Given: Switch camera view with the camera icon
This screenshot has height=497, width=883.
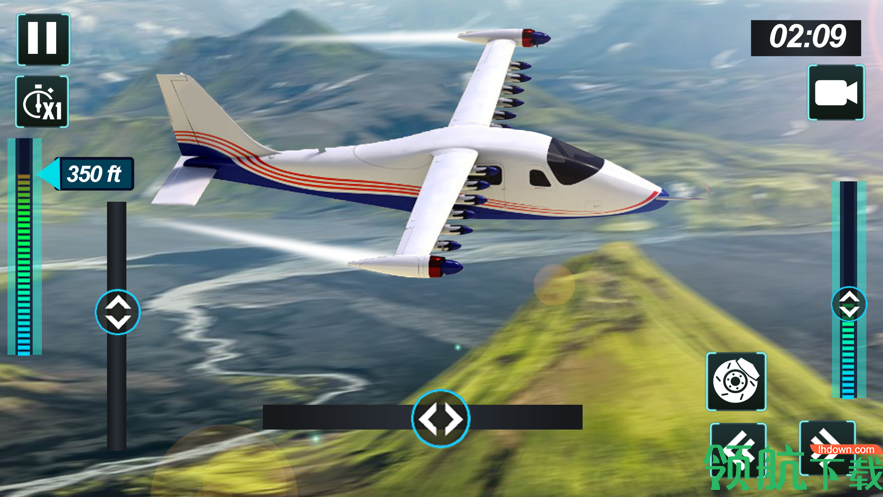Looking at the screenshot, I should click(836, 93).
